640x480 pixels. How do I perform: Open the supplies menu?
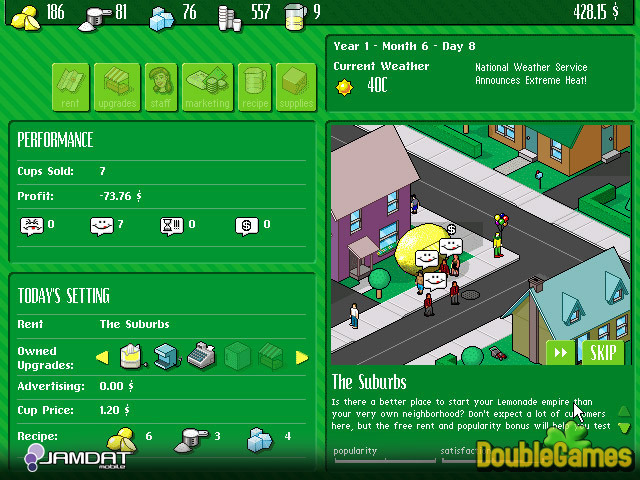(296, 87)
